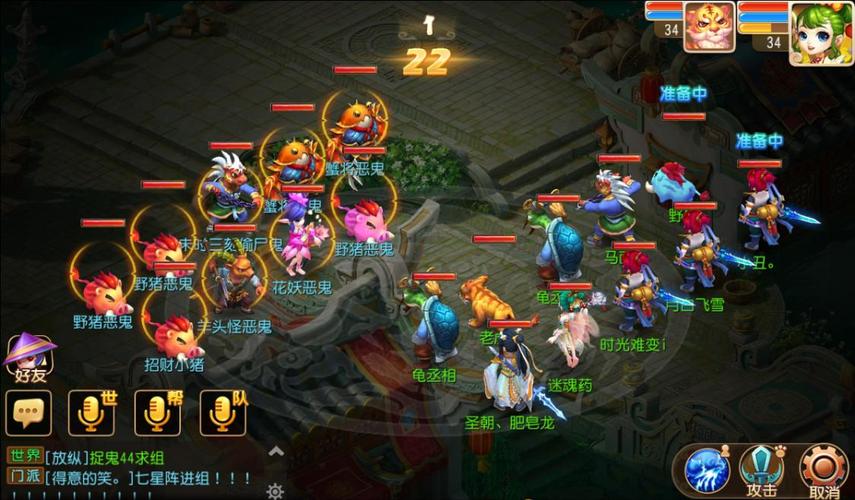Open the chat speech bubble button
The height and width of the screenshot is (500, 855).
tap(28, 411)
